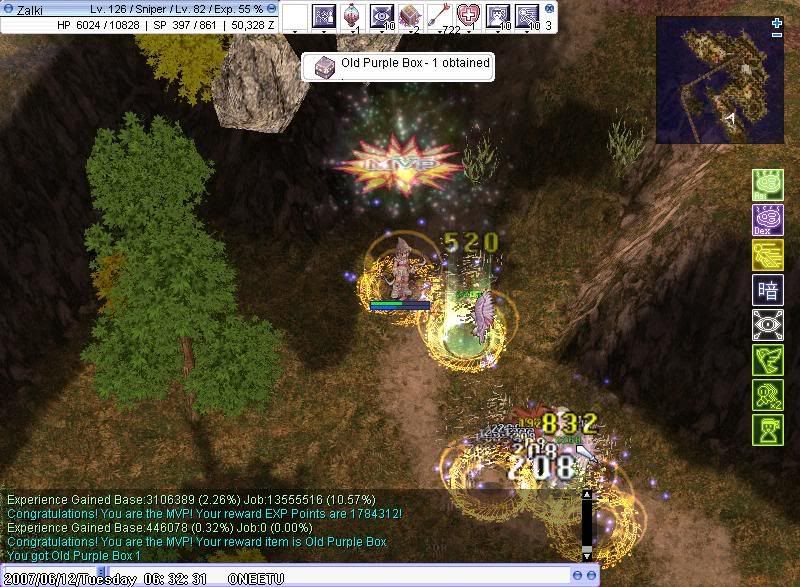Close the hotbar with its blue X button
Viewport: 800px width, 587px height.
coord(549,8)
